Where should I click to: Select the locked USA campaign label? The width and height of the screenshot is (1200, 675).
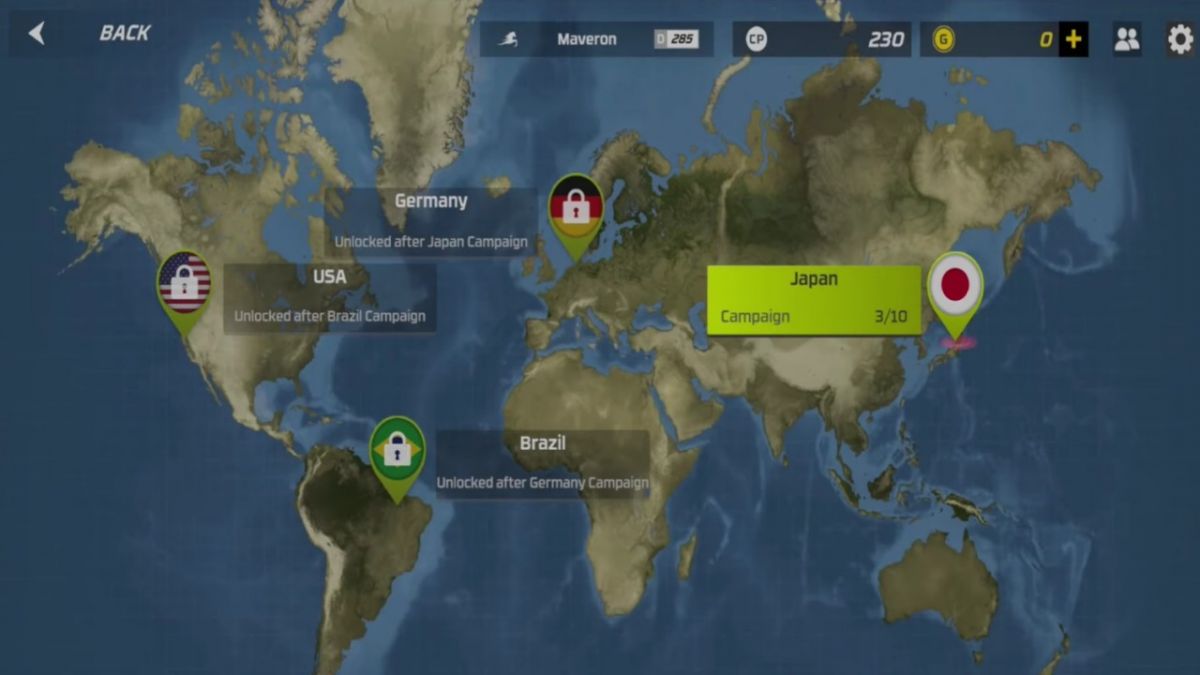[329, 297]
